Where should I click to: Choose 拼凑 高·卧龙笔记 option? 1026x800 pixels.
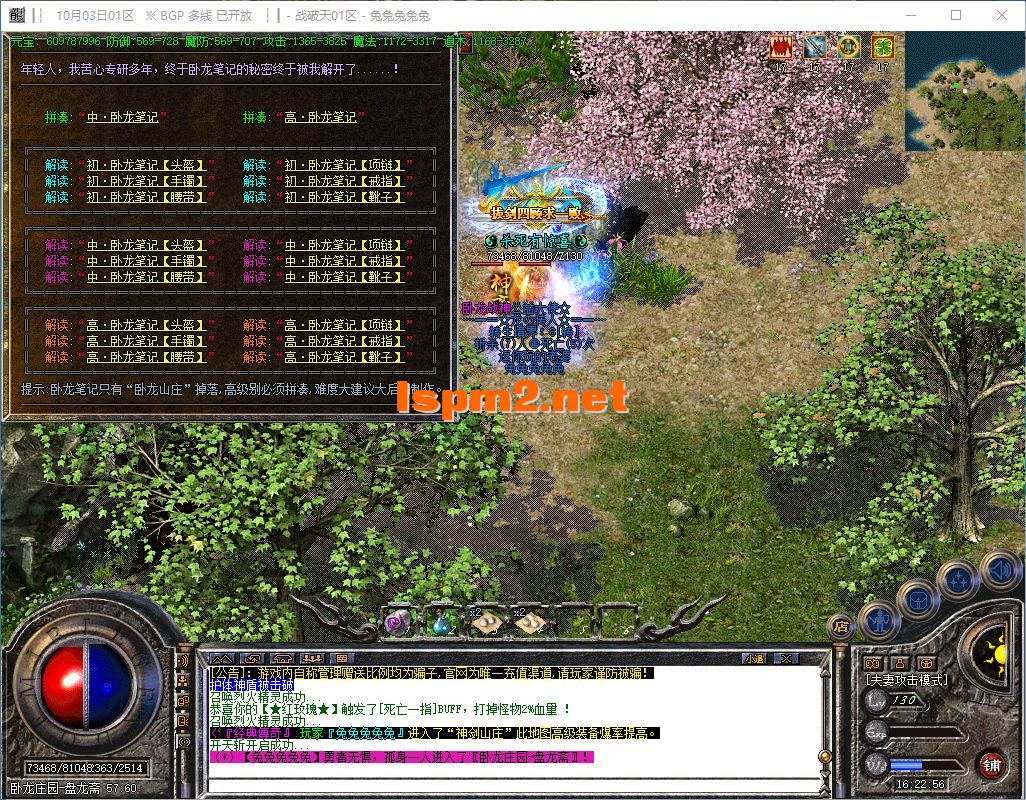pos(320,117)
